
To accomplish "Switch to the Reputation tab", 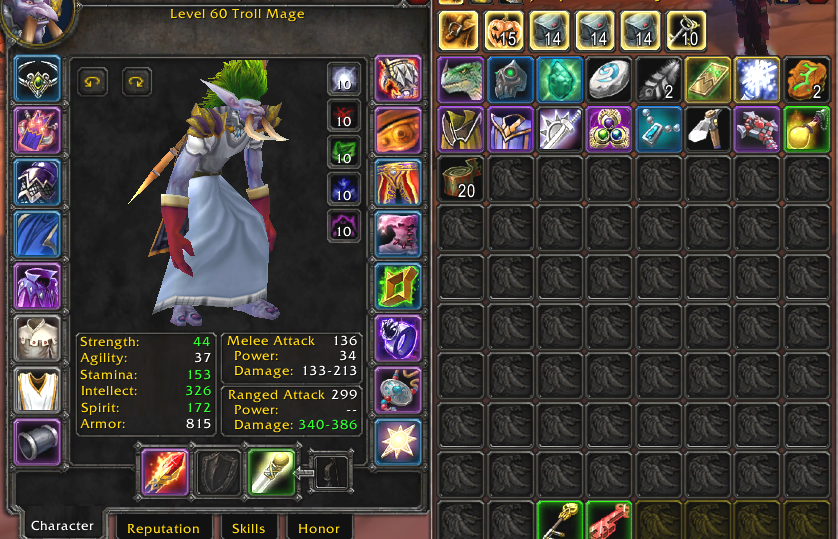I will click(163, 528).
